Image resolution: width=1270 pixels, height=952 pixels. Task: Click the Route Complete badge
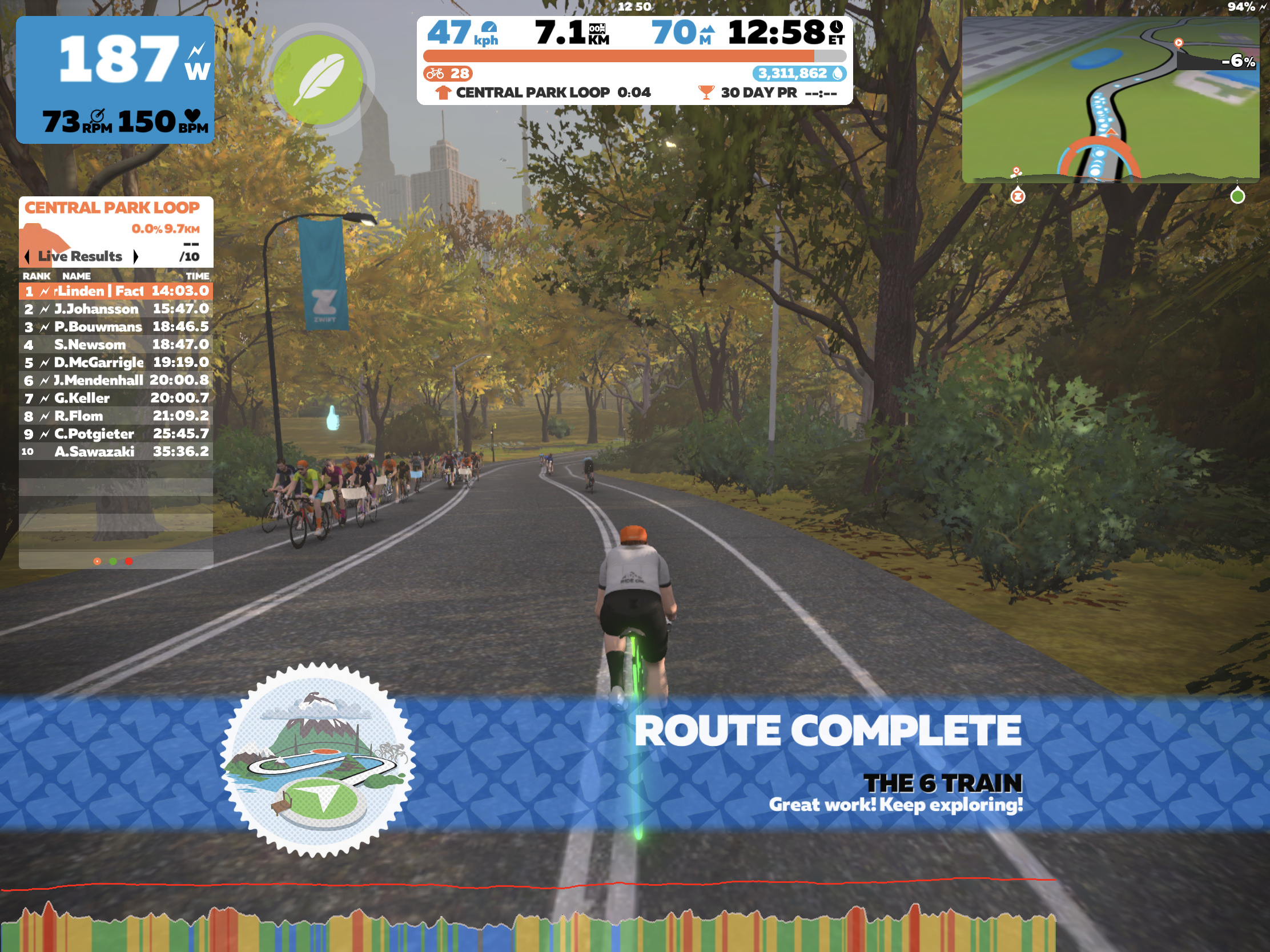[x=317, y=759]
